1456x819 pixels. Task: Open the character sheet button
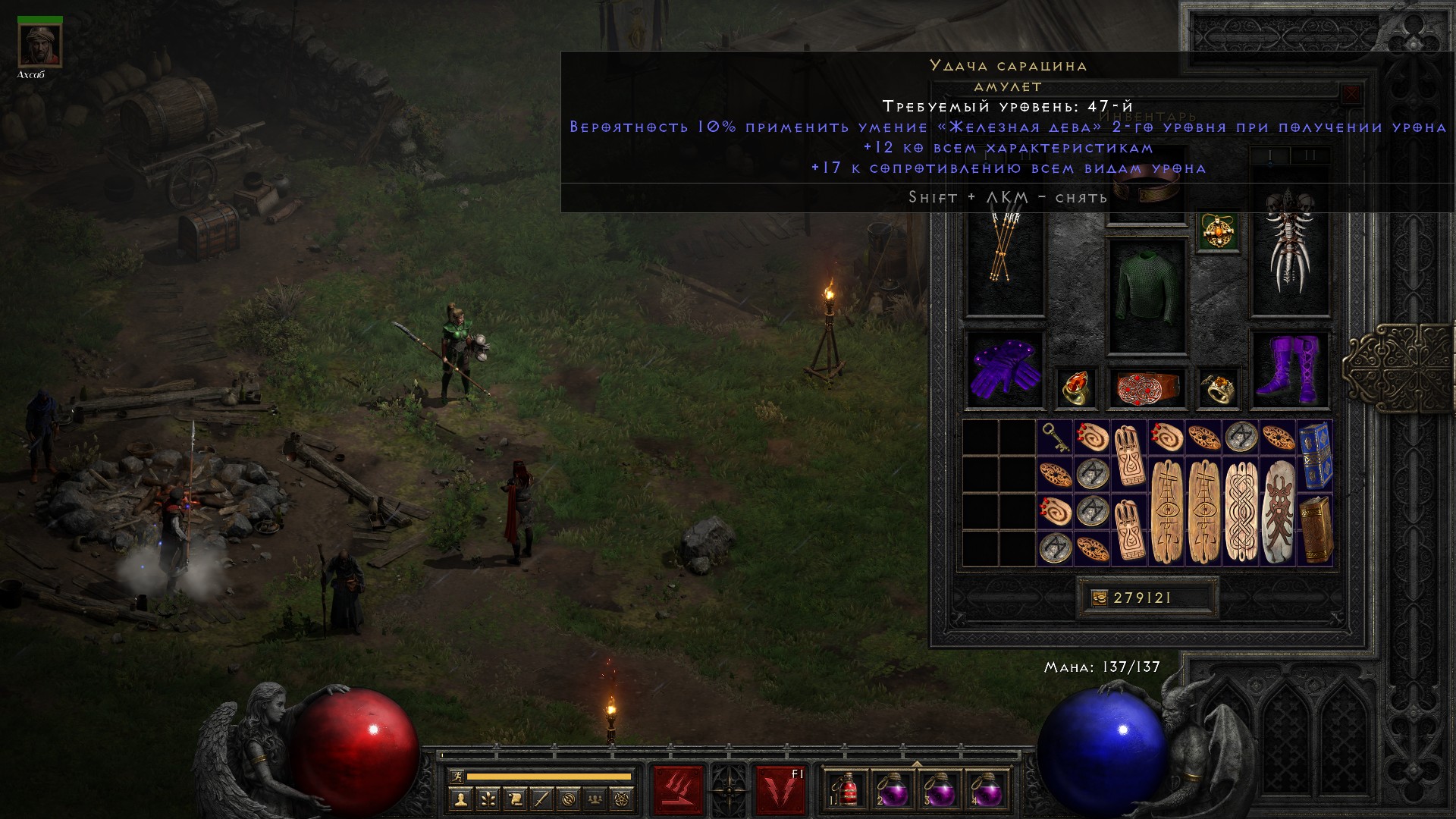click(x=460, y=799)
